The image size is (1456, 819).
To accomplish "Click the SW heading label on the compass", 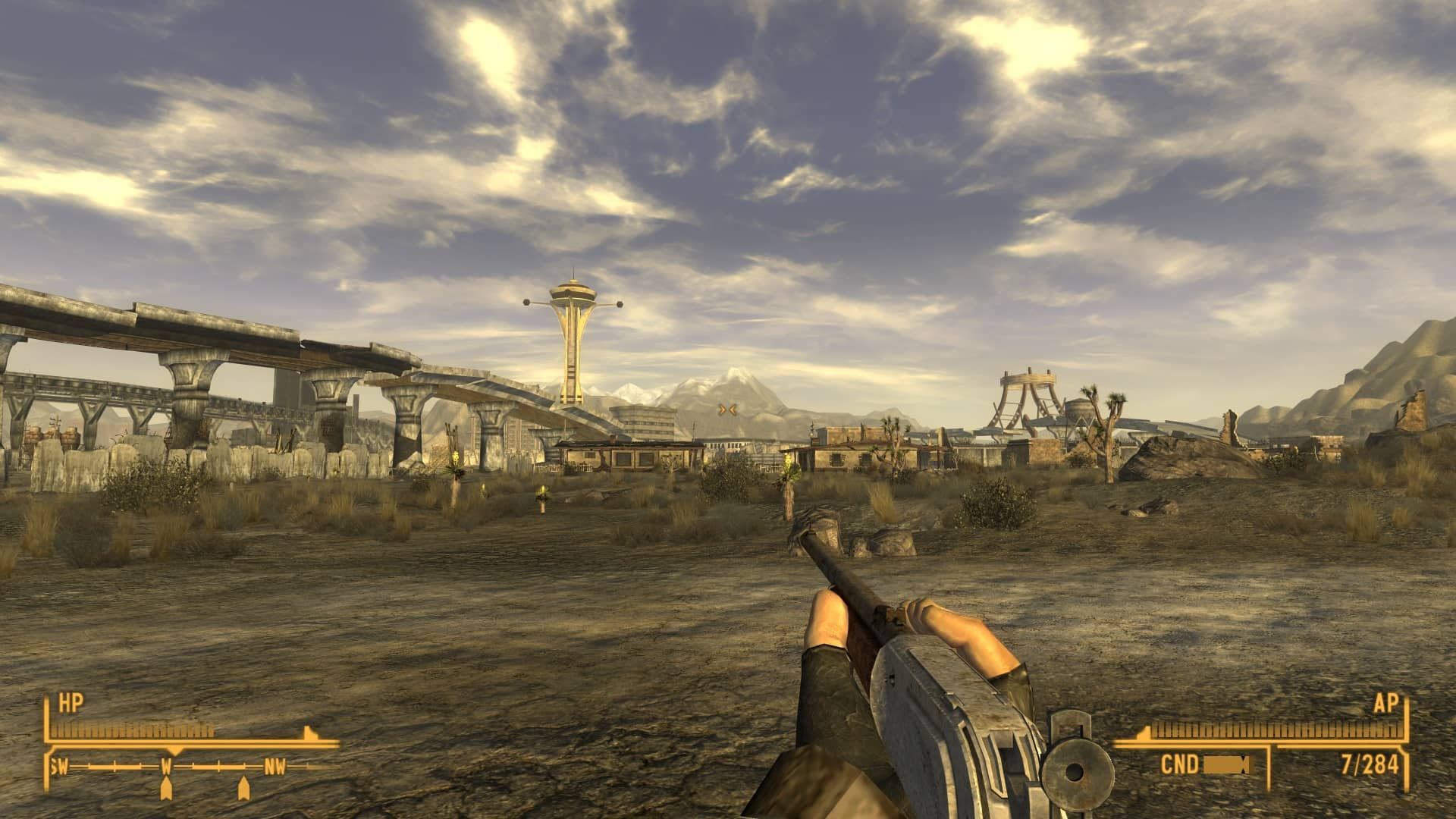I will pyautogui.click(x=60, y=766).
